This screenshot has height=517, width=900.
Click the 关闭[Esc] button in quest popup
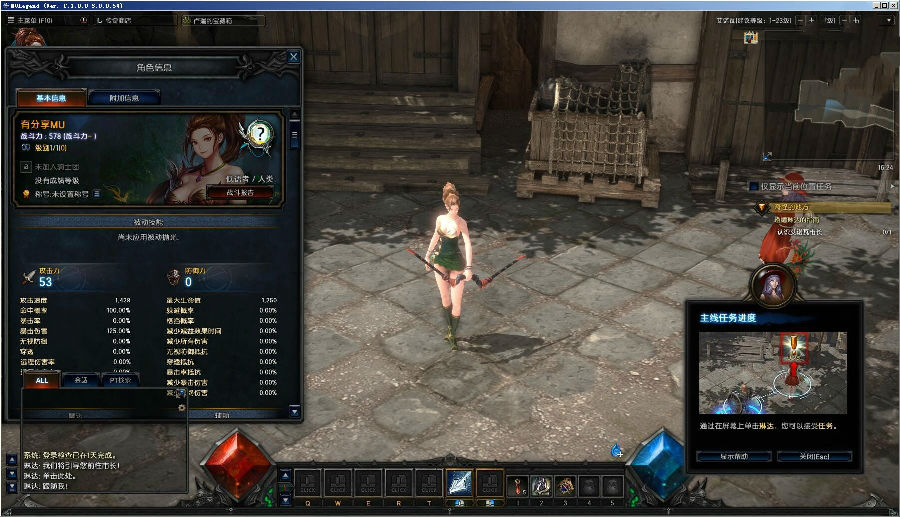click(815, 456)
